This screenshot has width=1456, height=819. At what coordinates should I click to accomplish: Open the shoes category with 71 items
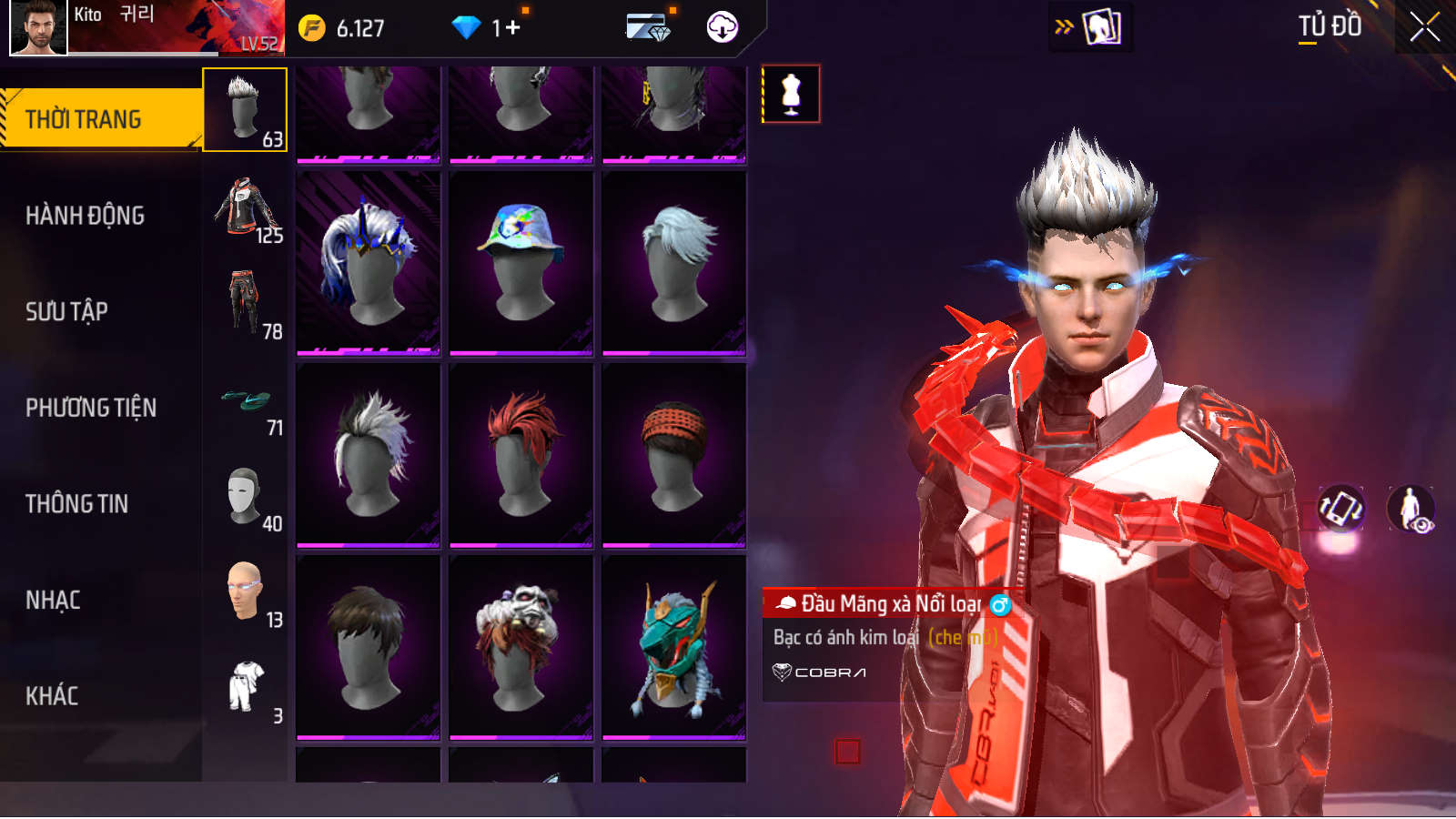[246, 401]
